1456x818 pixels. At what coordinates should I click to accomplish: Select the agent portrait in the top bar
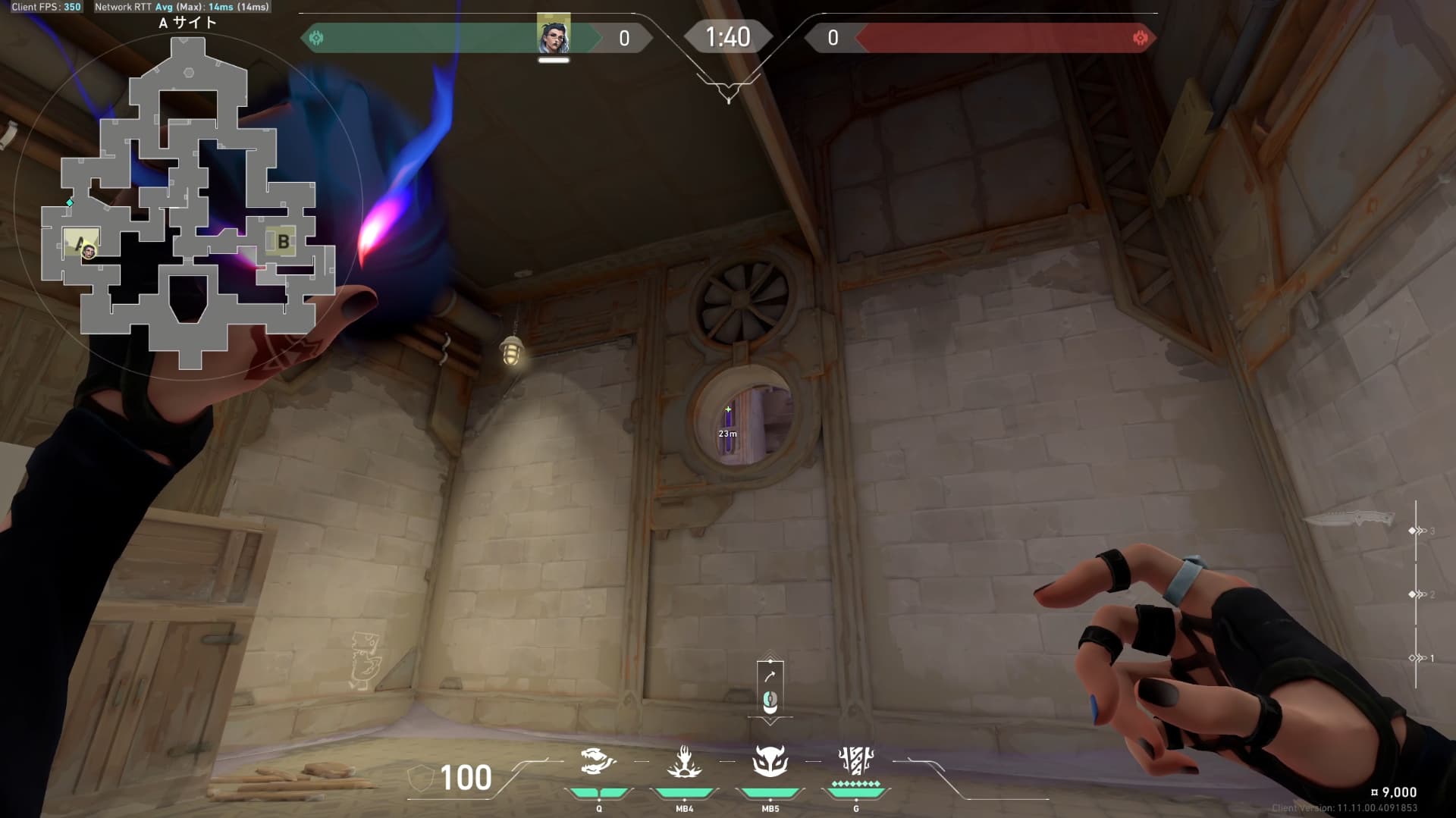(x=554, y=35)
